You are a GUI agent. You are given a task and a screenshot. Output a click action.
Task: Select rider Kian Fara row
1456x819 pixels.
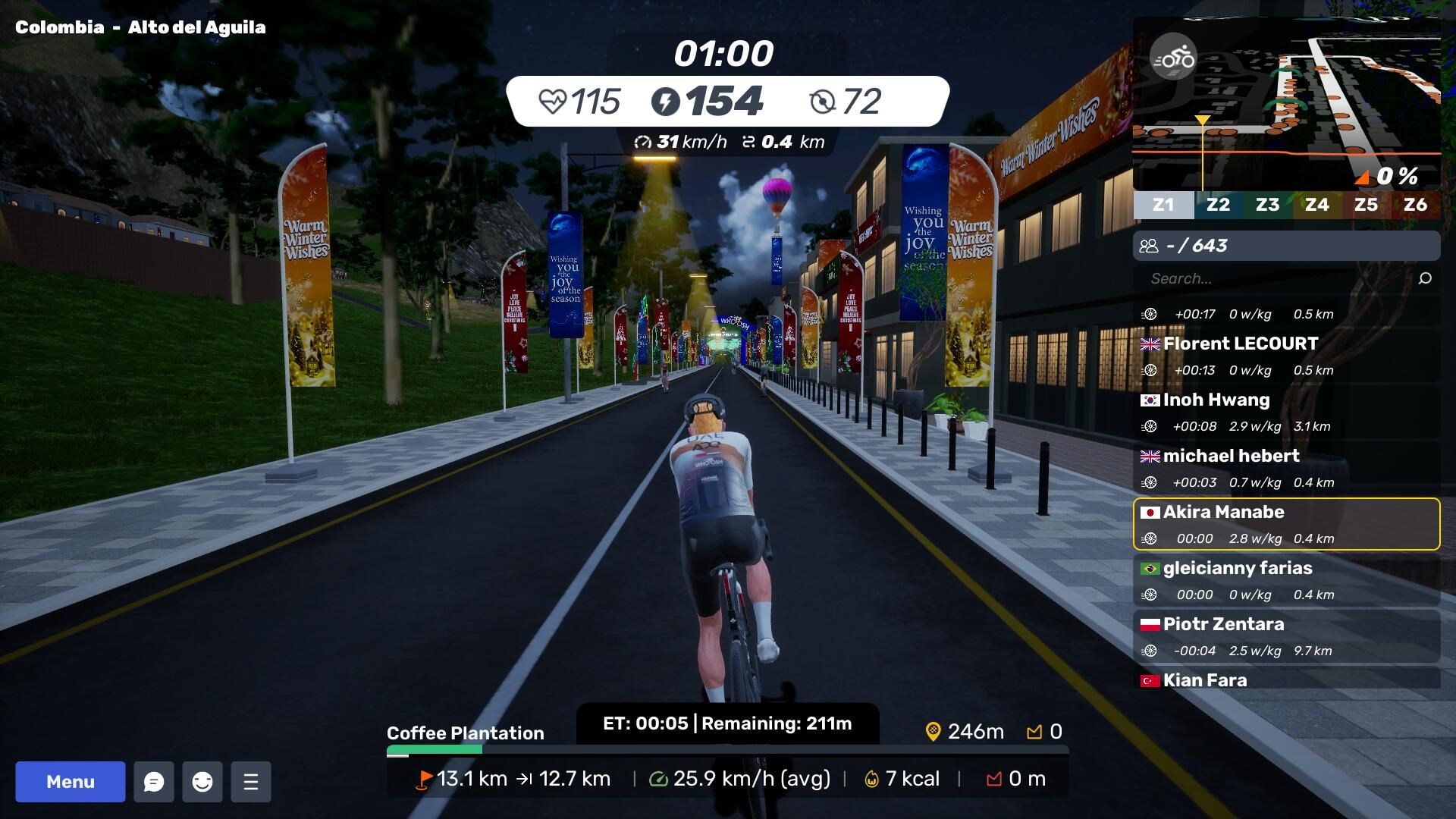point(1286,679)
